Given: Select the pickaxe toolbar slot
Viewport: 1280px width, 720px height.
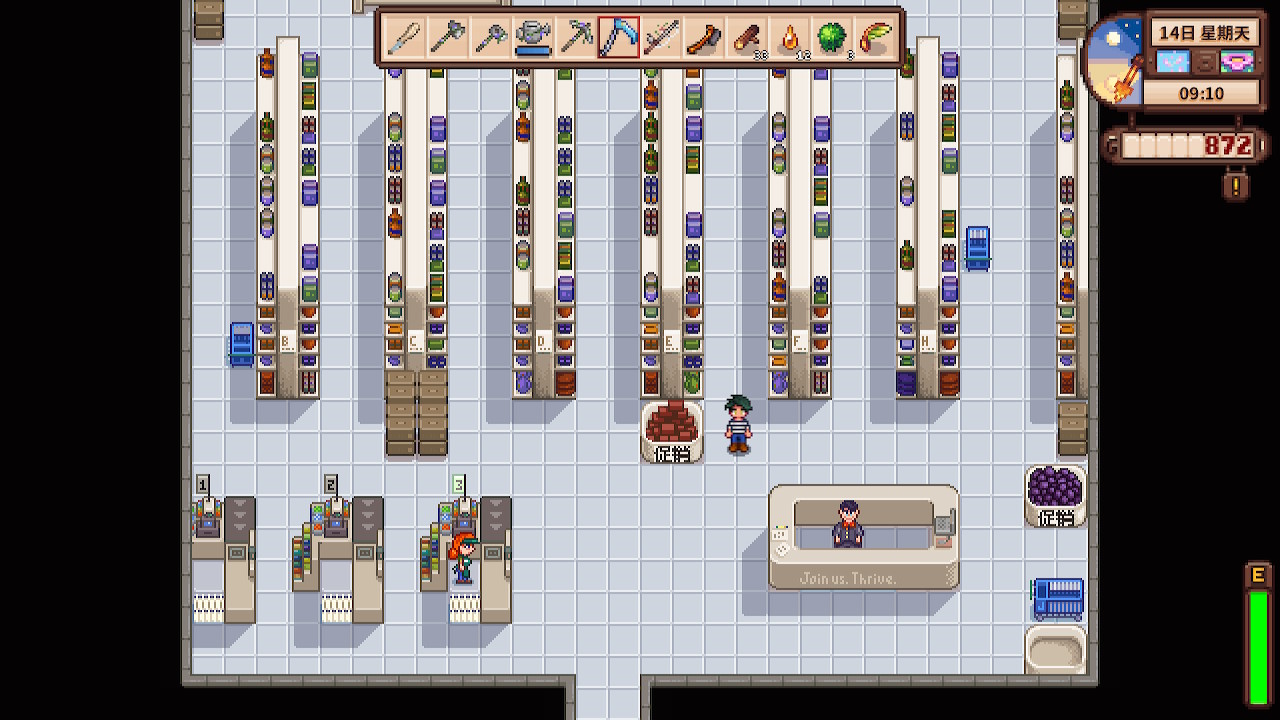Looking at the screenshot, I should [x=576, y=38].
